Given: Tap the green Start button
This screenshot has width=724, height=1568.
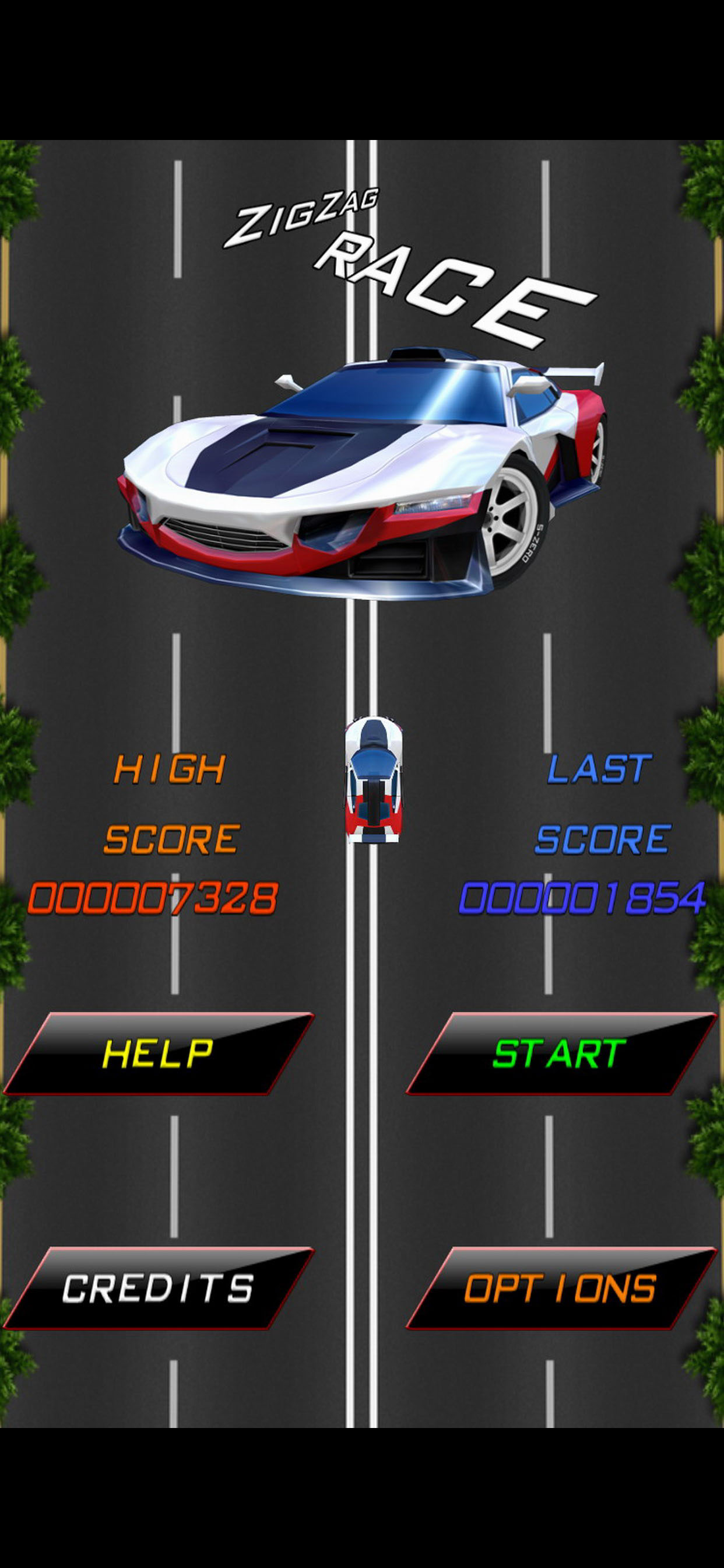Looking at the screenshot, I should click(560, 1053).
